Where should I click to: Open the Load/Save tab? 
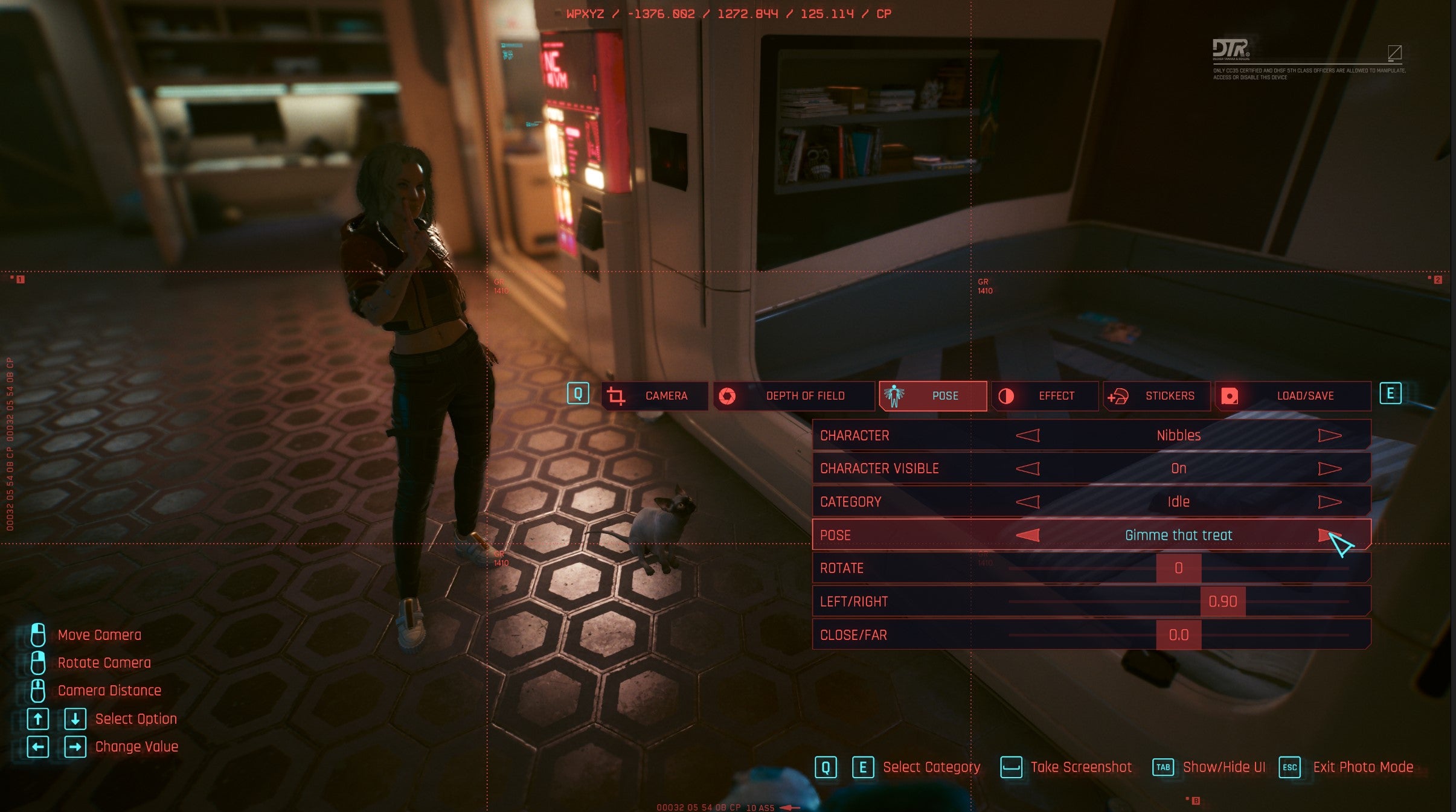click(1295, 396)
